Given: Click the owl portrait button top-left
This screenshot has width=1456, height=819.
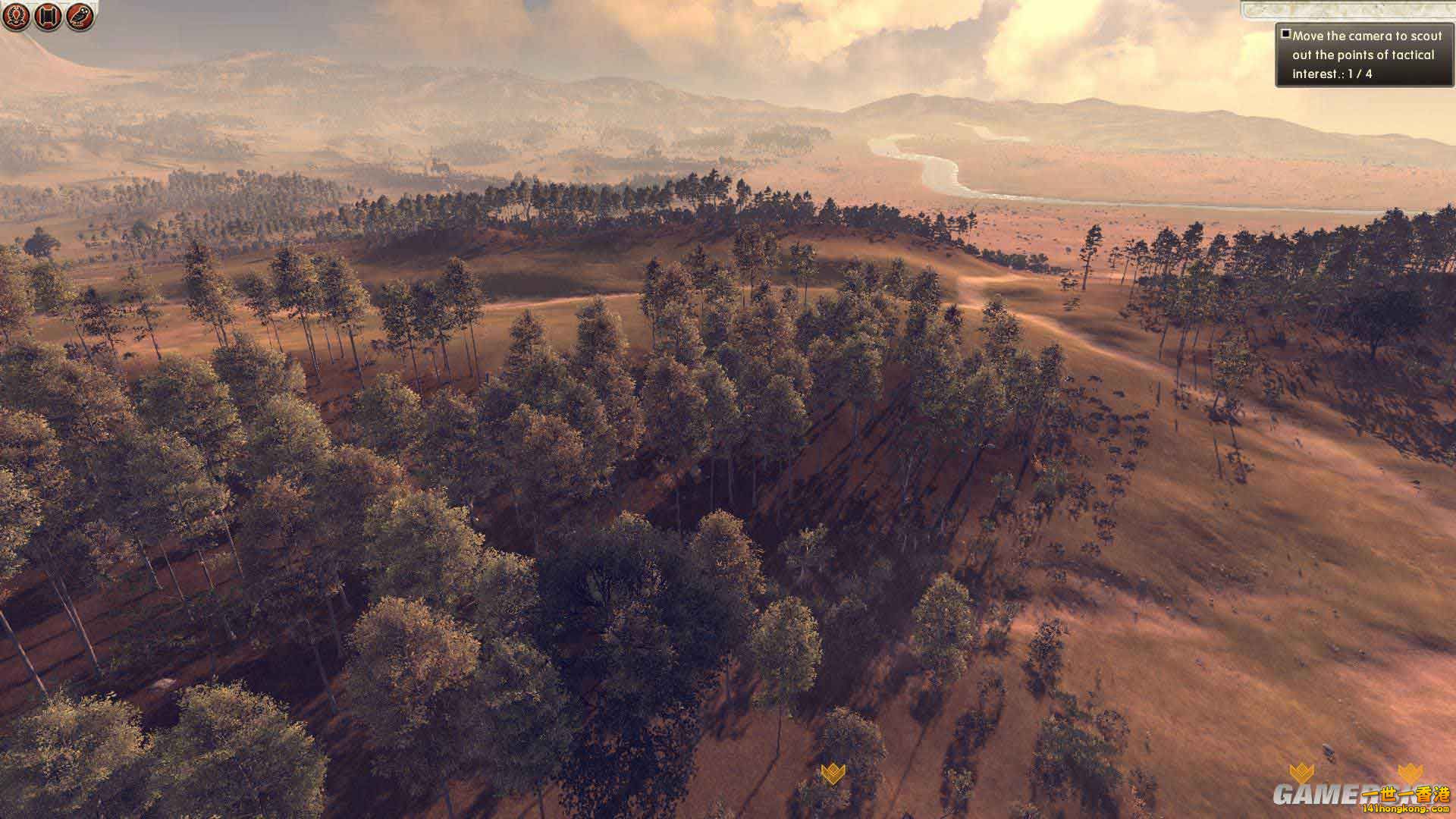Looking at the screenshot, I should pyautogui.click(x=78, y=15).
